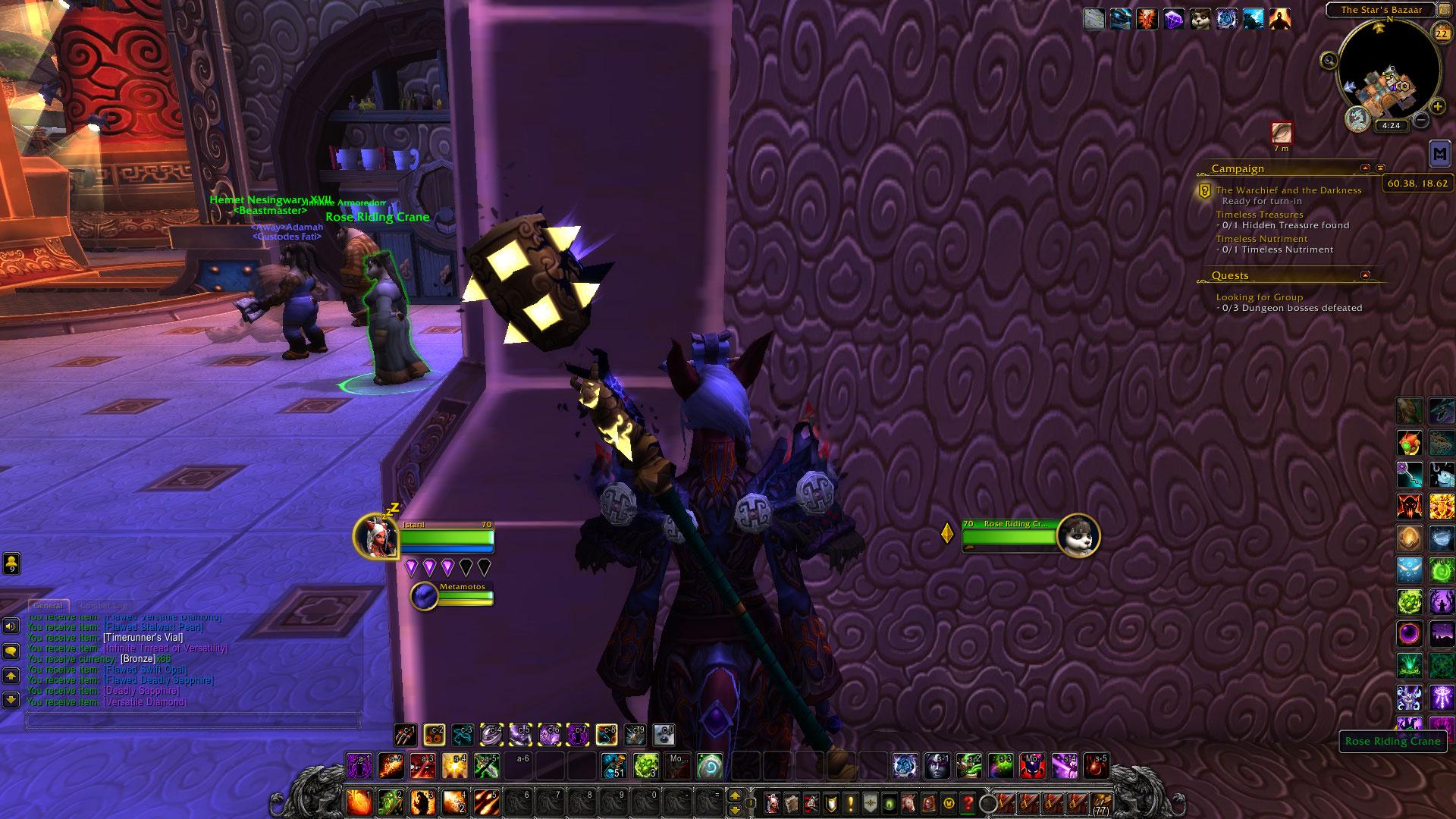Image resolution: width=1456 pixels, height=819 pixels.
Task: Select the Metamotos pet frame
Action: [x=425, y=596]
